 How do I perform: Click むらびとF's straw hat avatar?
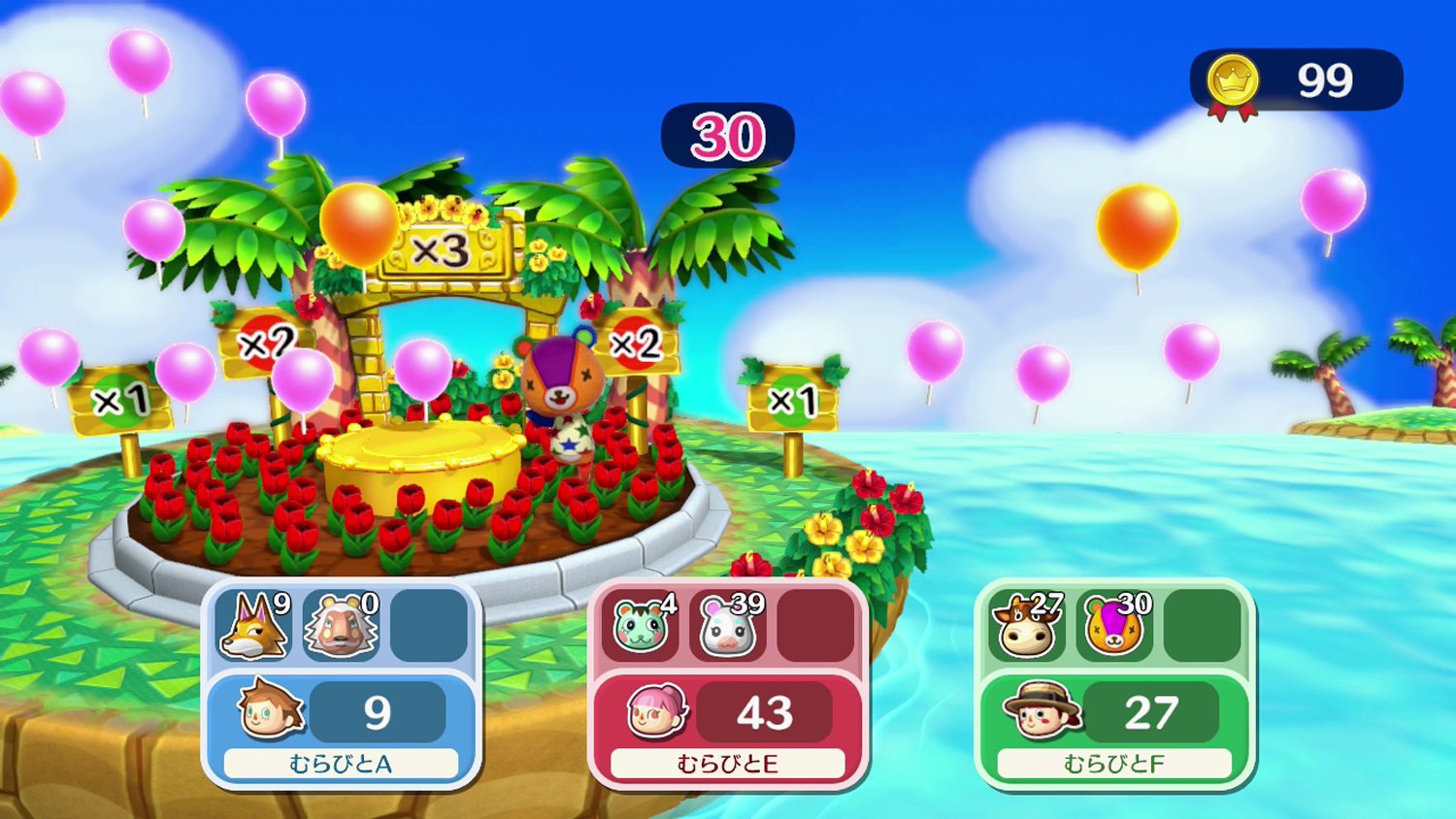[1043, 710]
